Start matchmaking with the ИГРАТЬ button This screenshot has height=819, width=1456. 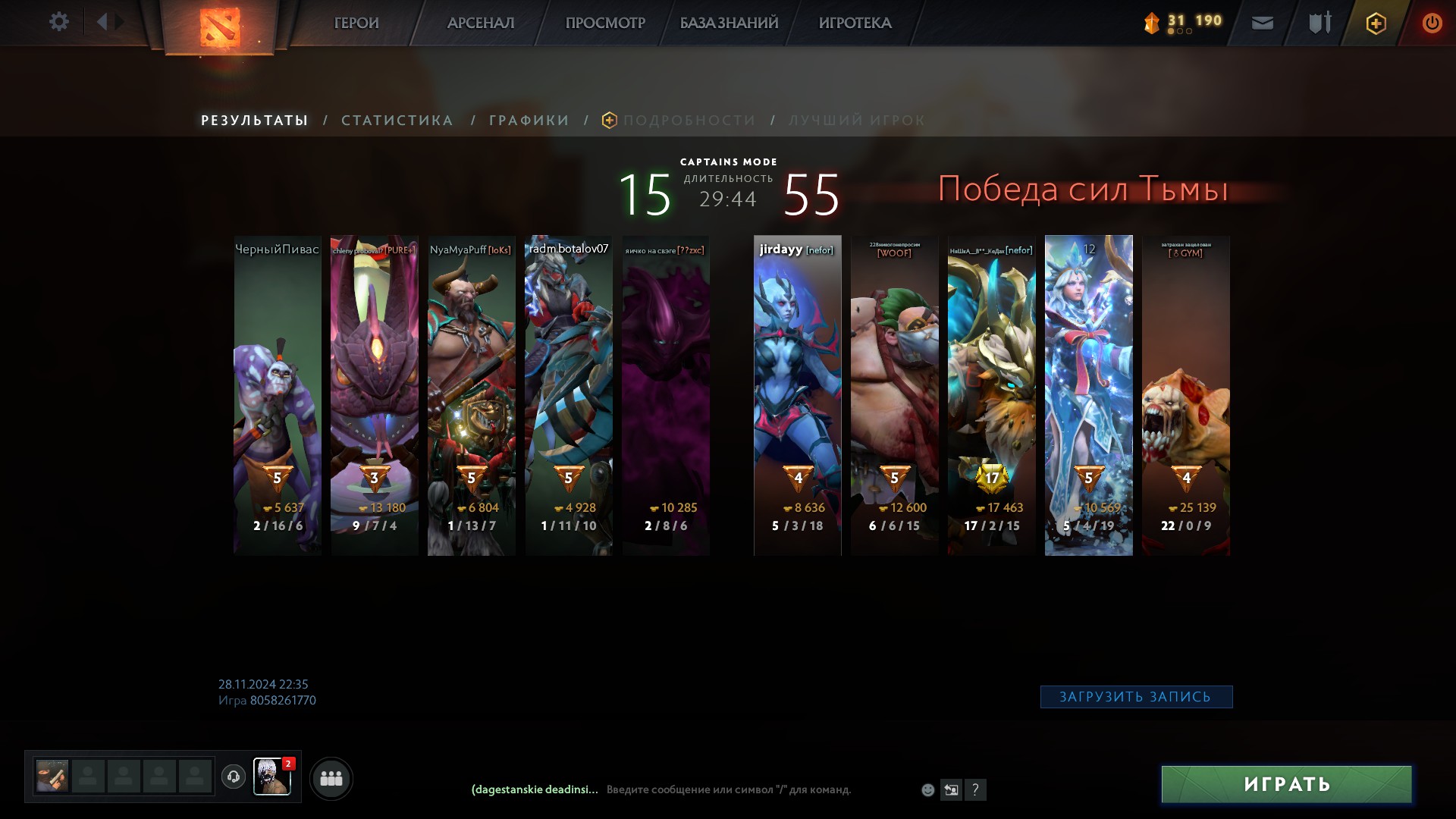[1286, 784]
